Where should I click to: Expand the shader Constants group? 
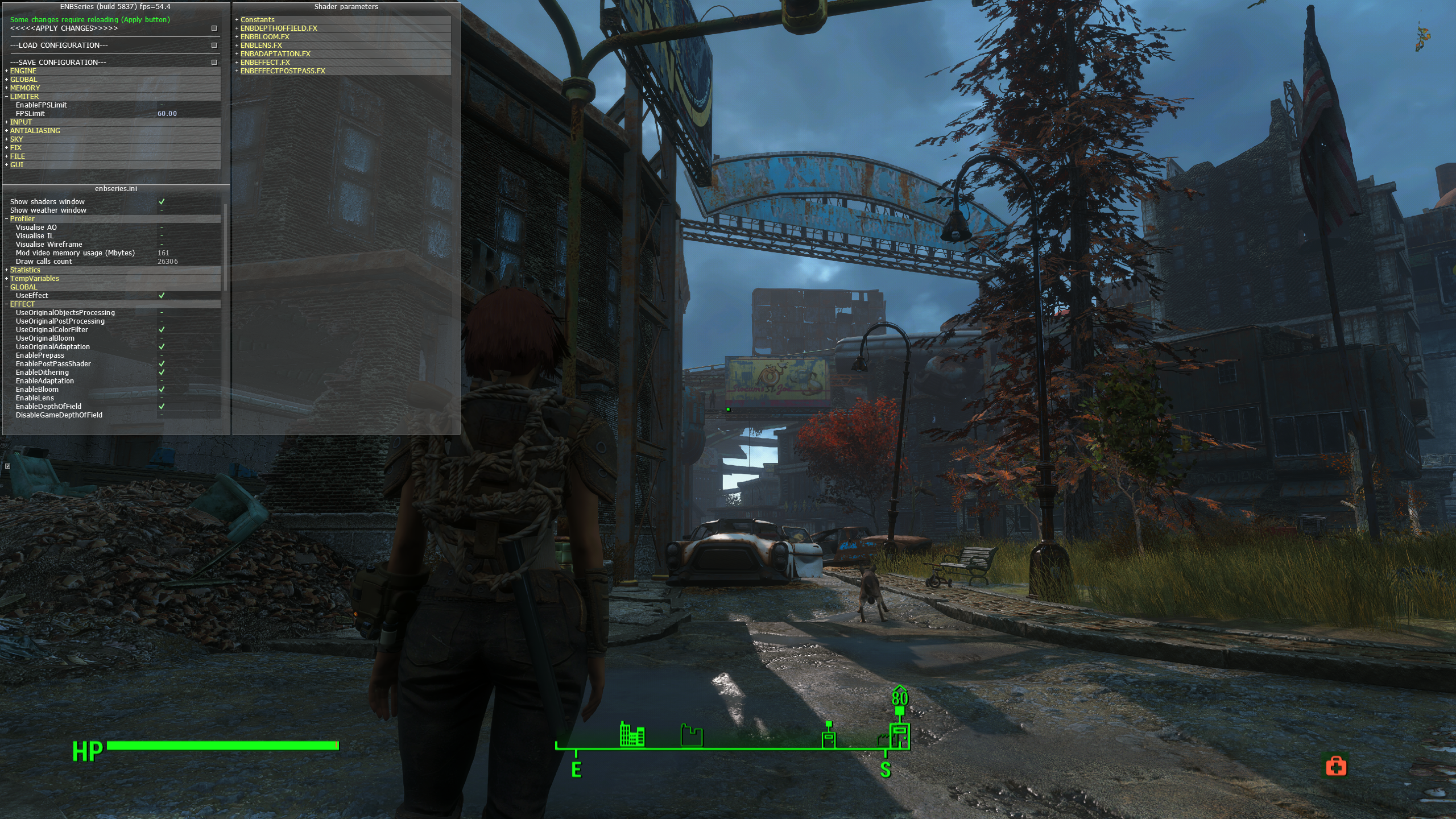[x=257, y=20]
